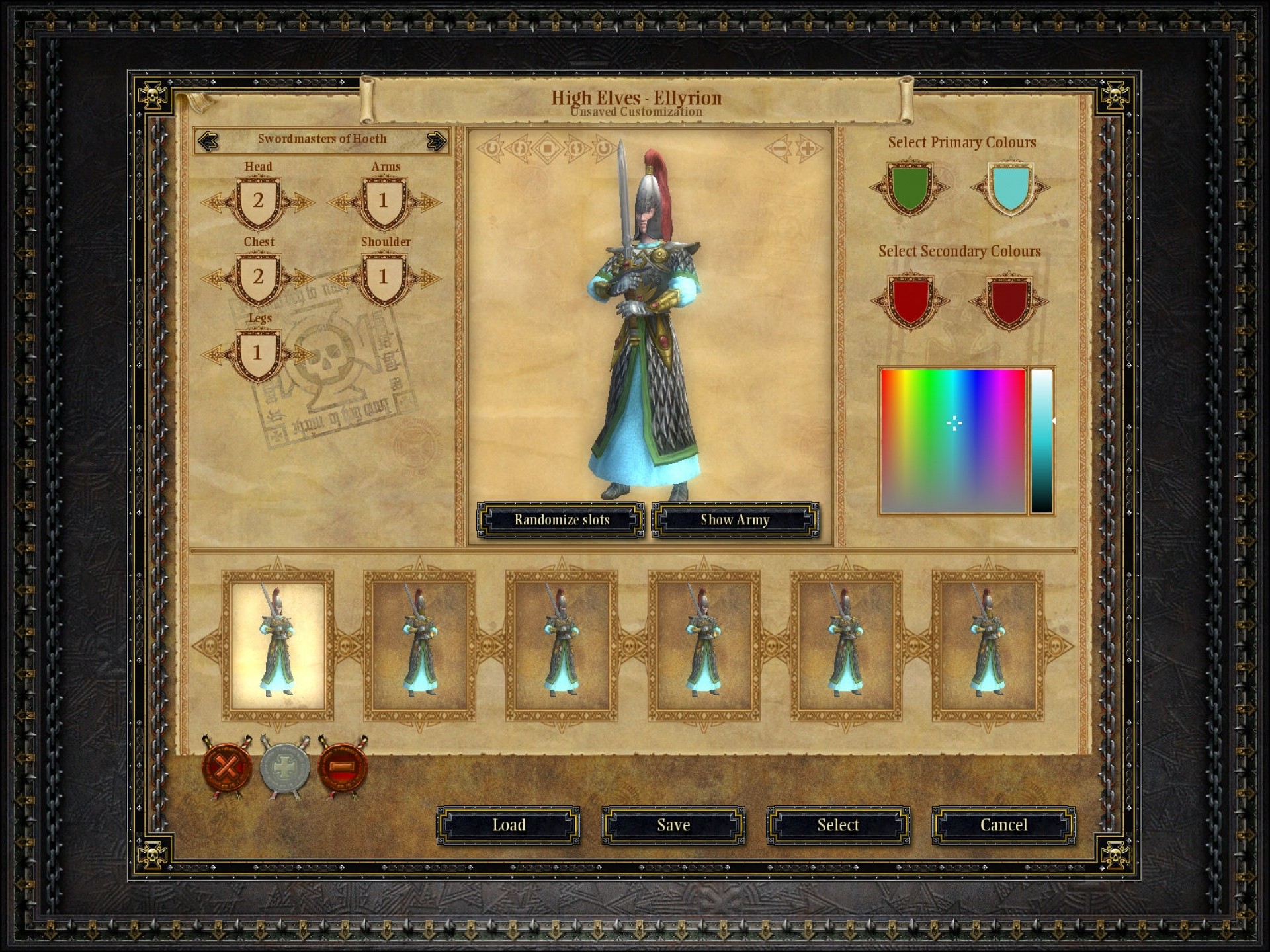This screenshot has width=1270, height=952.
Task: Click the red X shield button
Action: coord(226,768)
